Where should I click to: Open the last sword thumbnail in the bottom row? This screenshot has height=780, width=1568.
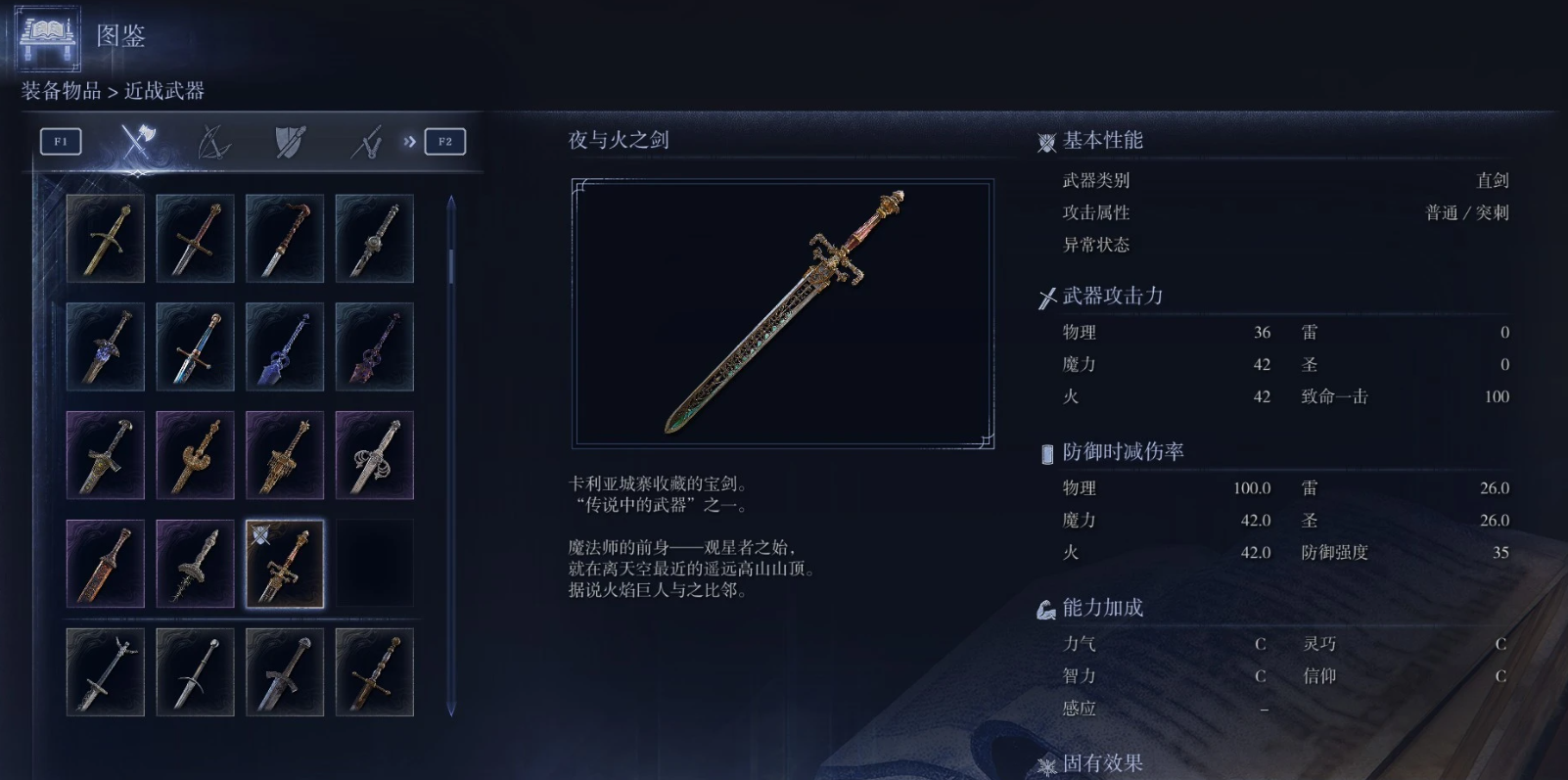(x=374, y=672)
